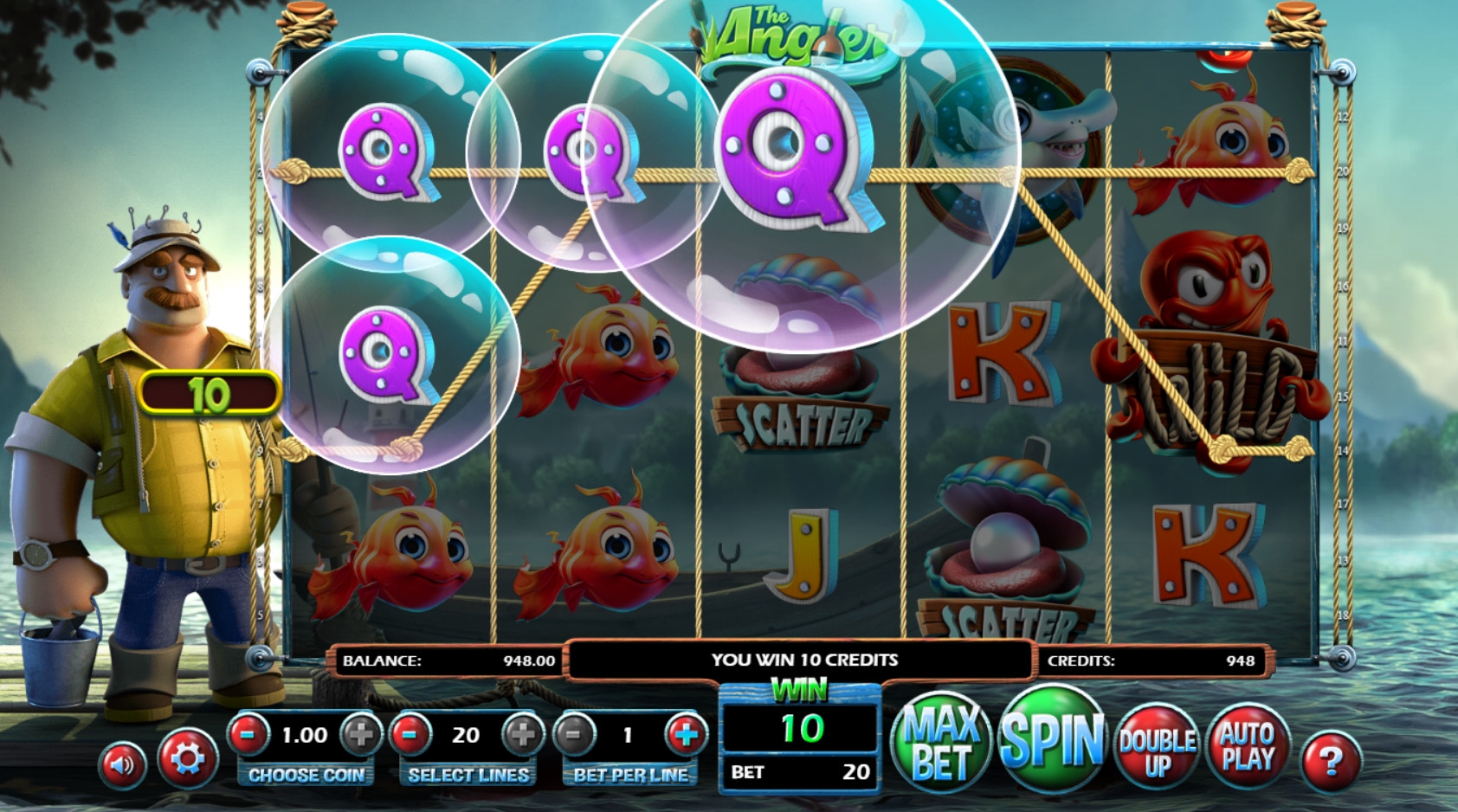Place the MAX BET wager
This screenshot has height=812, width=1458.
(x=942, y=743)
